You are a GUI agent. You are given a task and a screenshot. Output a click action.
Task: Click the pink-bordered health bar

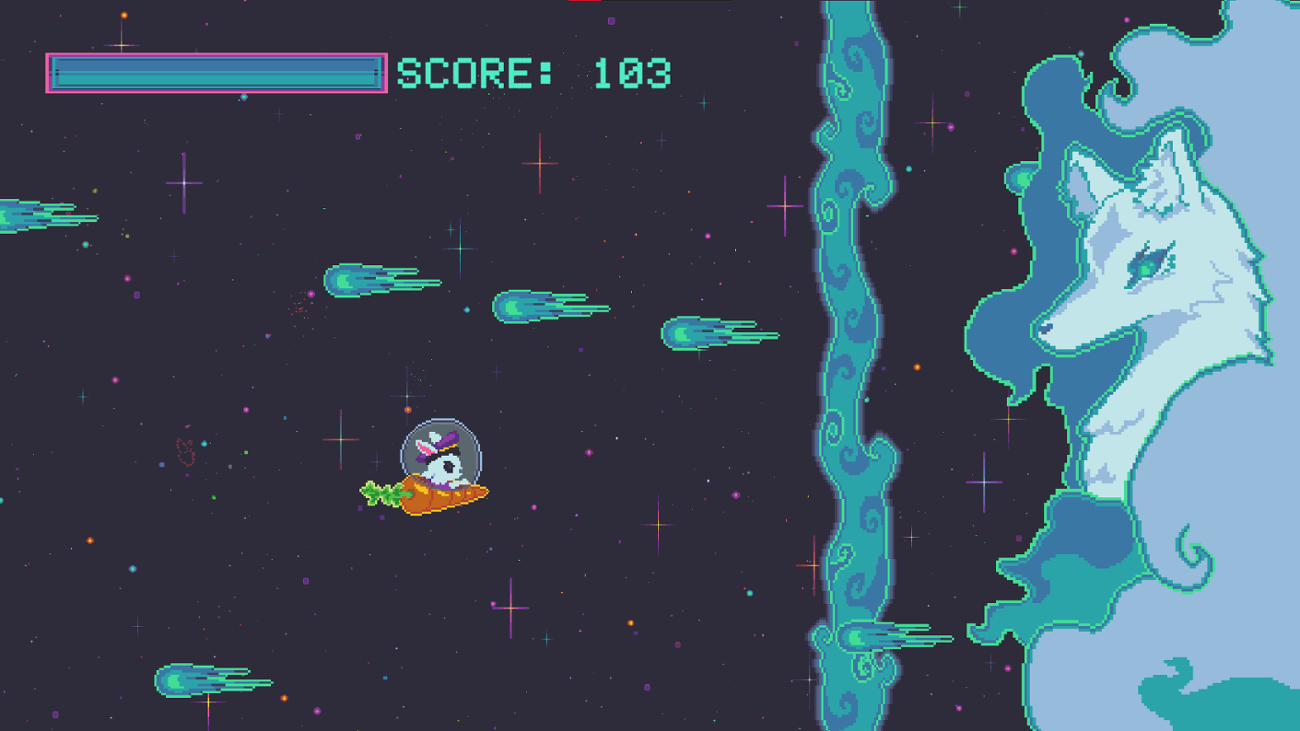click(215, 72)
